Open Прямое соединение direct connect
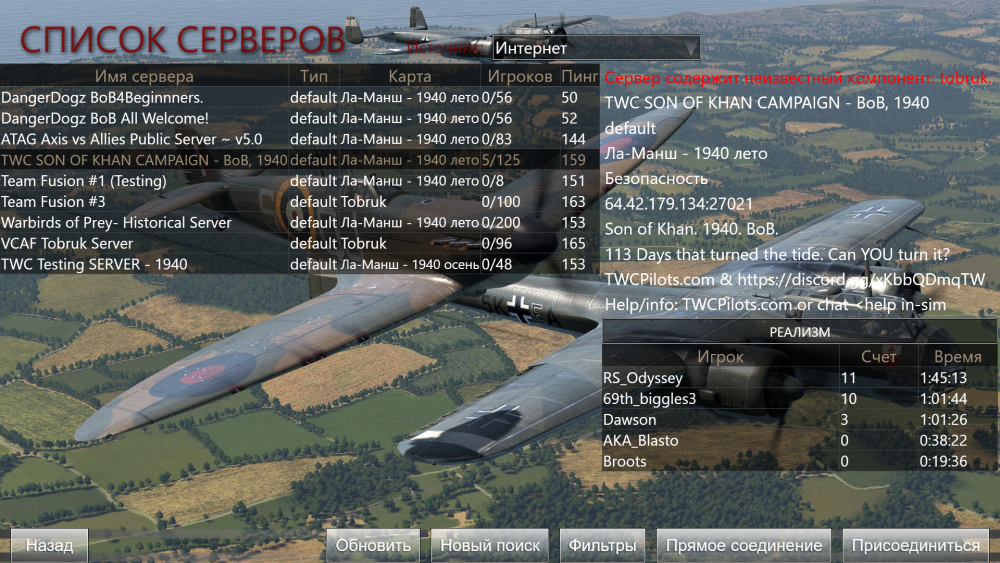 (x=744, y=545)
